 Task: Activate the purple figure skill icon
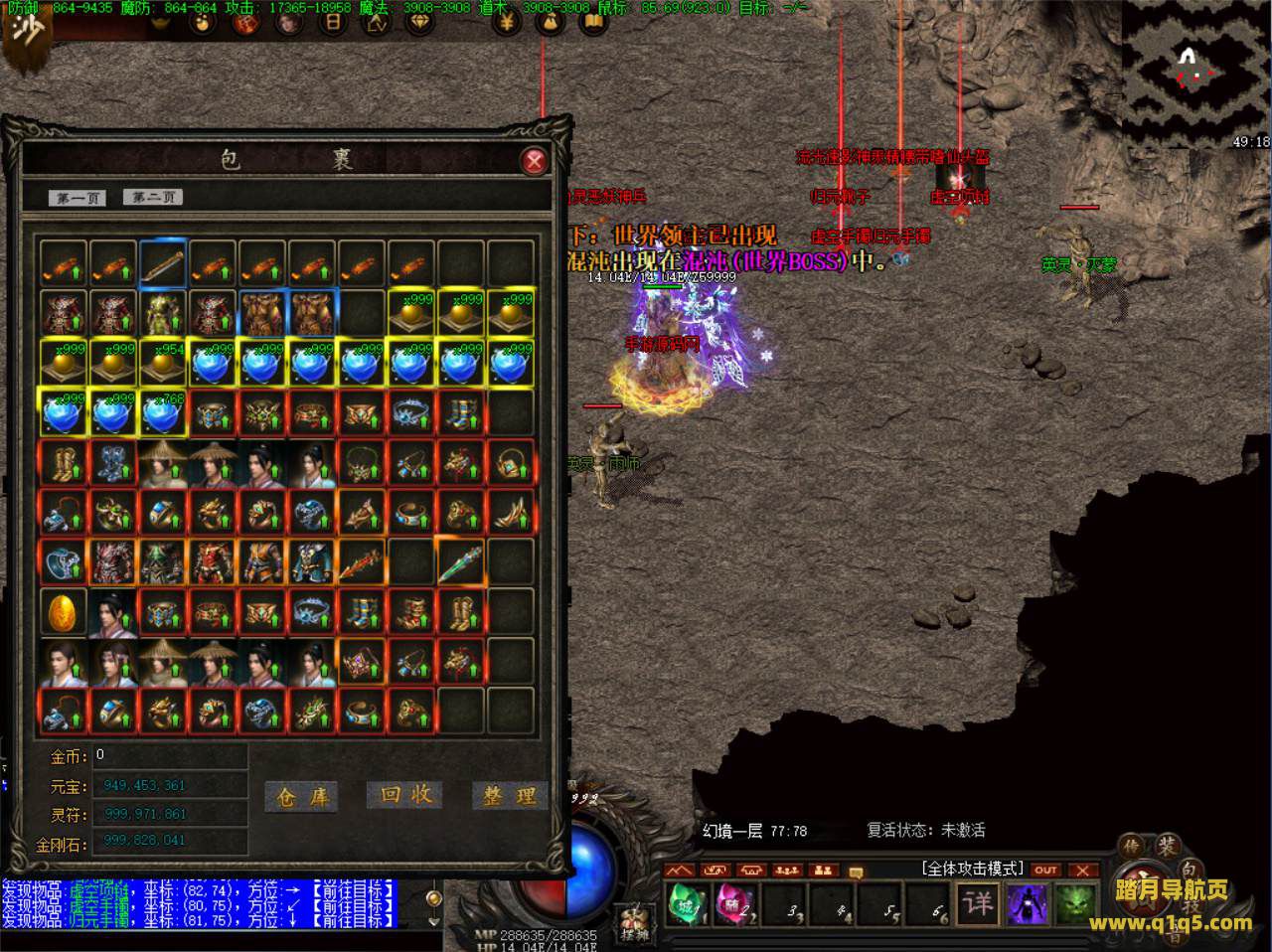point(1027,905)
